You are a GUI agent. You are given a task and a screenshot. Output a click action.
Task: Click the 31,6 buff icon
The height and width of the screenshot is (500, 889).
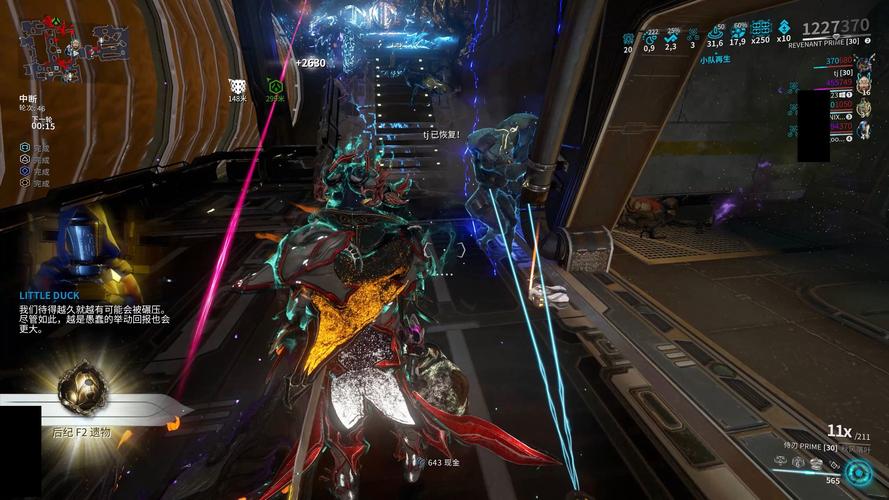pyautogui.click(x=714, y=30)
